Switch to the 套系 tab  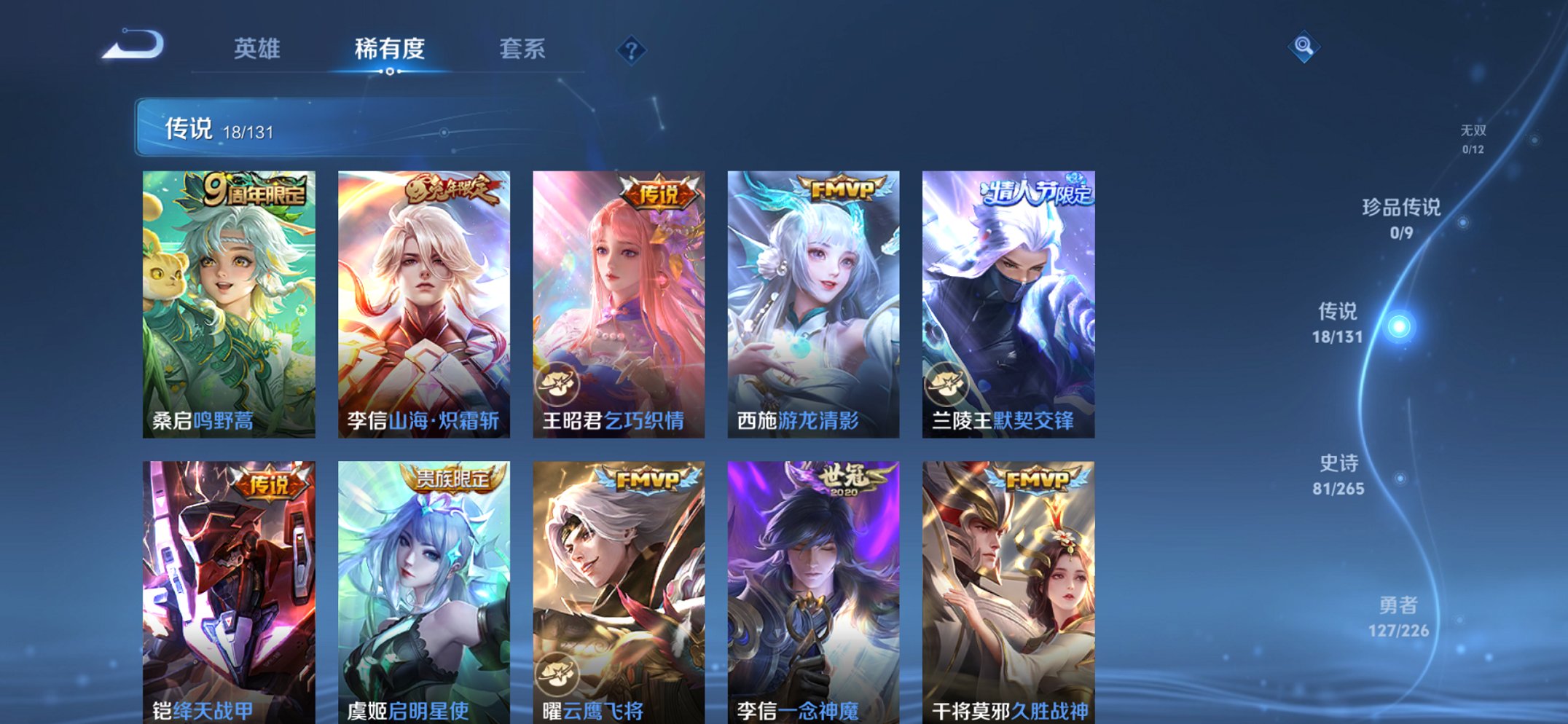[x=523, y=50]
